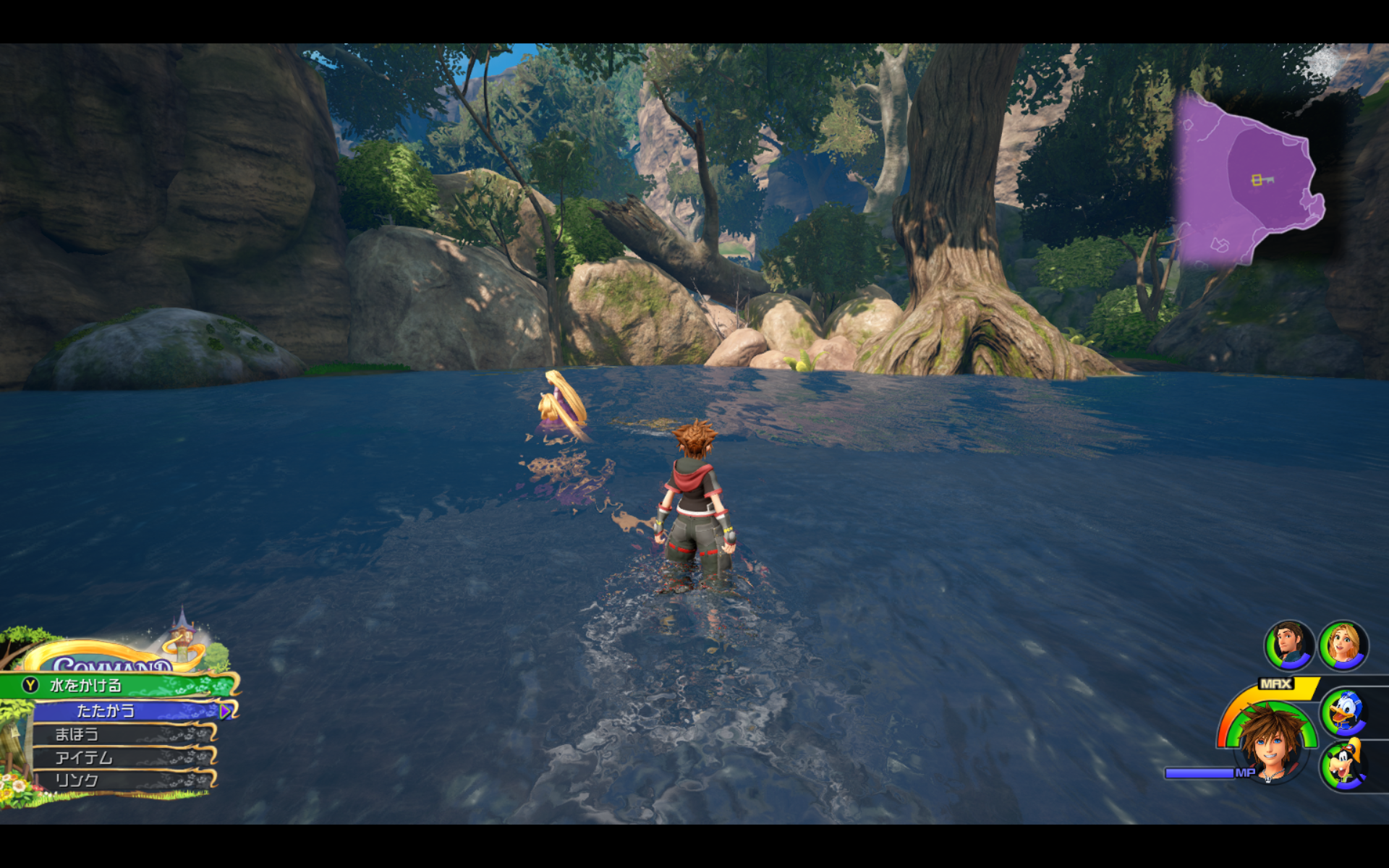The image size is (1389, 868).
Task: Choose the まほう magic command
Action: tap(123, 734)
